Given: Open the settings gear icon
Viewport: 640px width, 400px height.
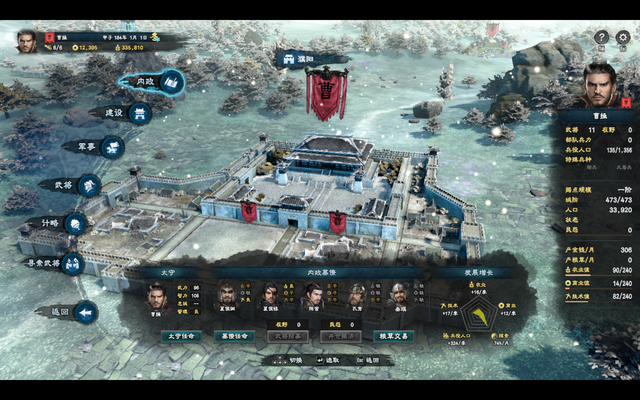Looking at the screenshot, I should [x=622, y=37].
